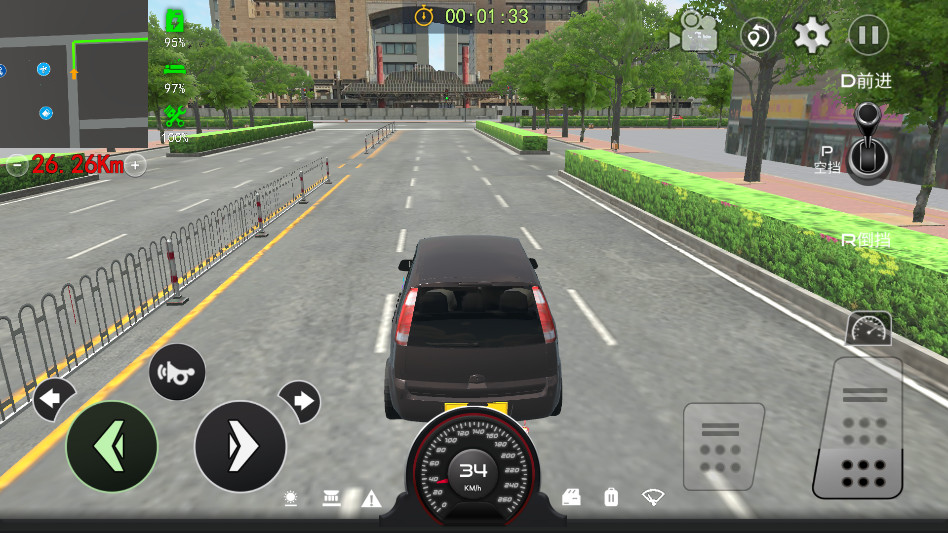The width and height of the screenshot is (948, 533).
Task: Tap the location reset icon
Action: [x=758, y=36]
